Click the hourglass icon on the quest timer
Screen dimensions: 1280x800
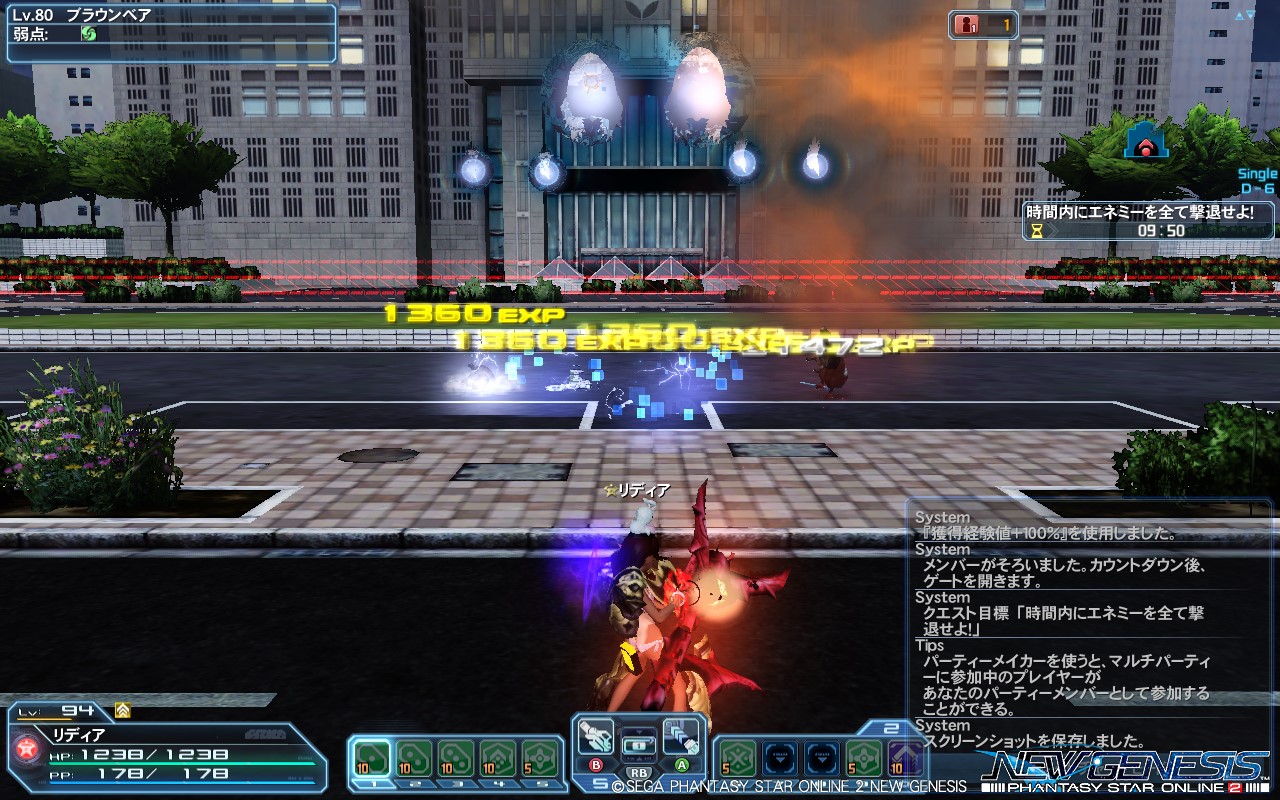point(1037,231)
